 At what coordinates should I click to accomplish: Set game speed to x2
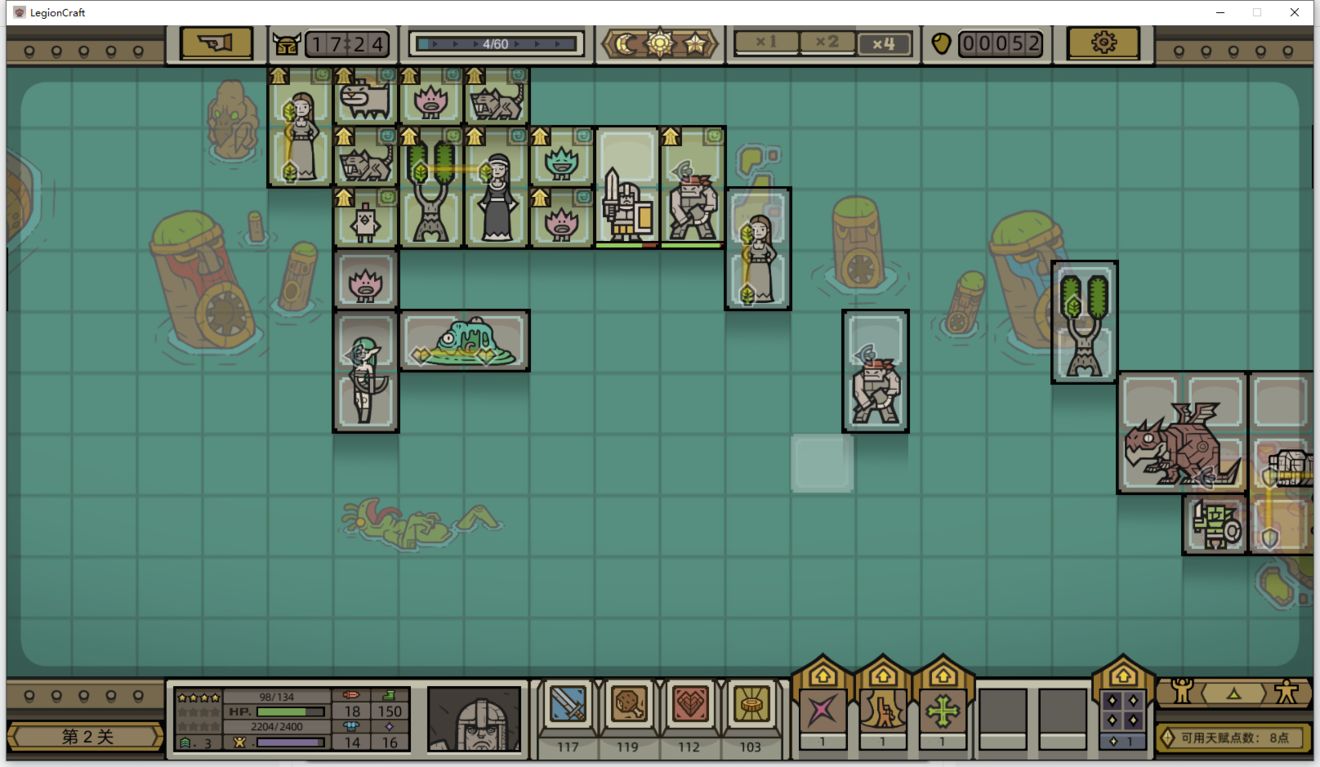tap(827, 43)
